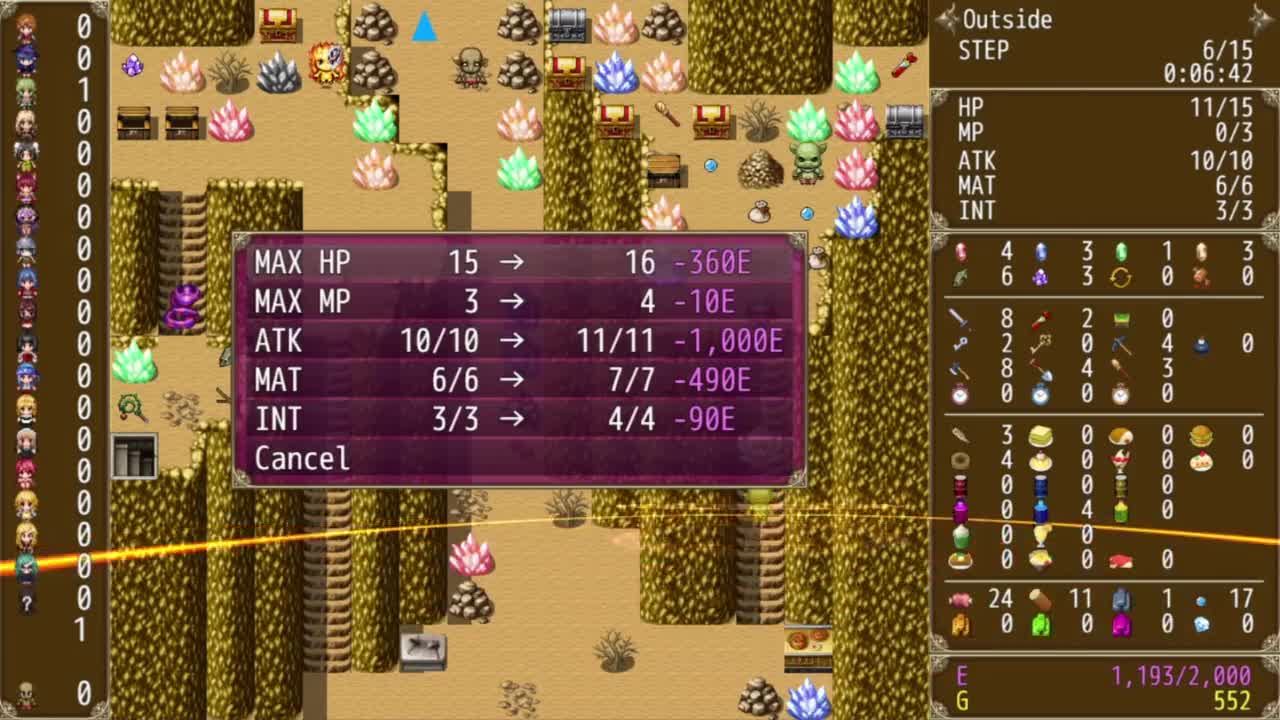Viewport: 1280px width, 720px height.
Task: Select the MAX MP upgrade option
Action: pyautogui.click(x=518, y=301)
